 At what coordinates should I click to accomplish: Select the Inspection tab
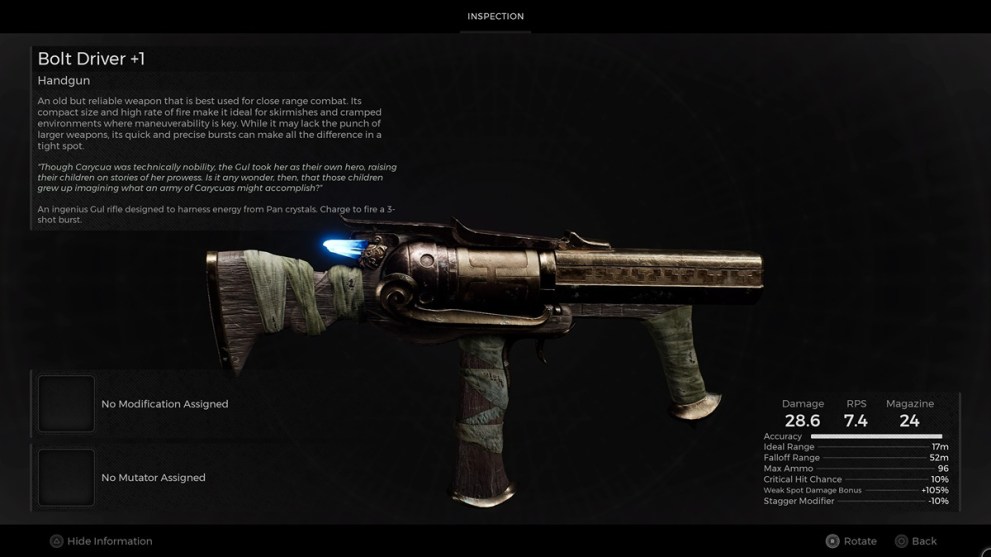pos(495,17)
